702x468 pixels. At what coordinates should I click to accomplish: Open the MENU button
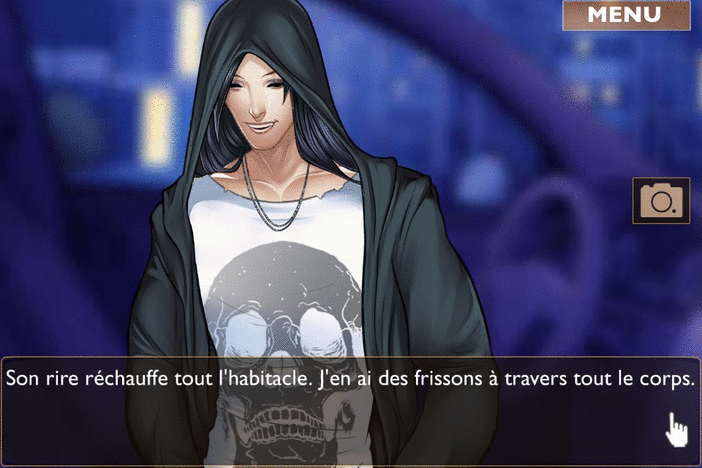pos(625,15)
